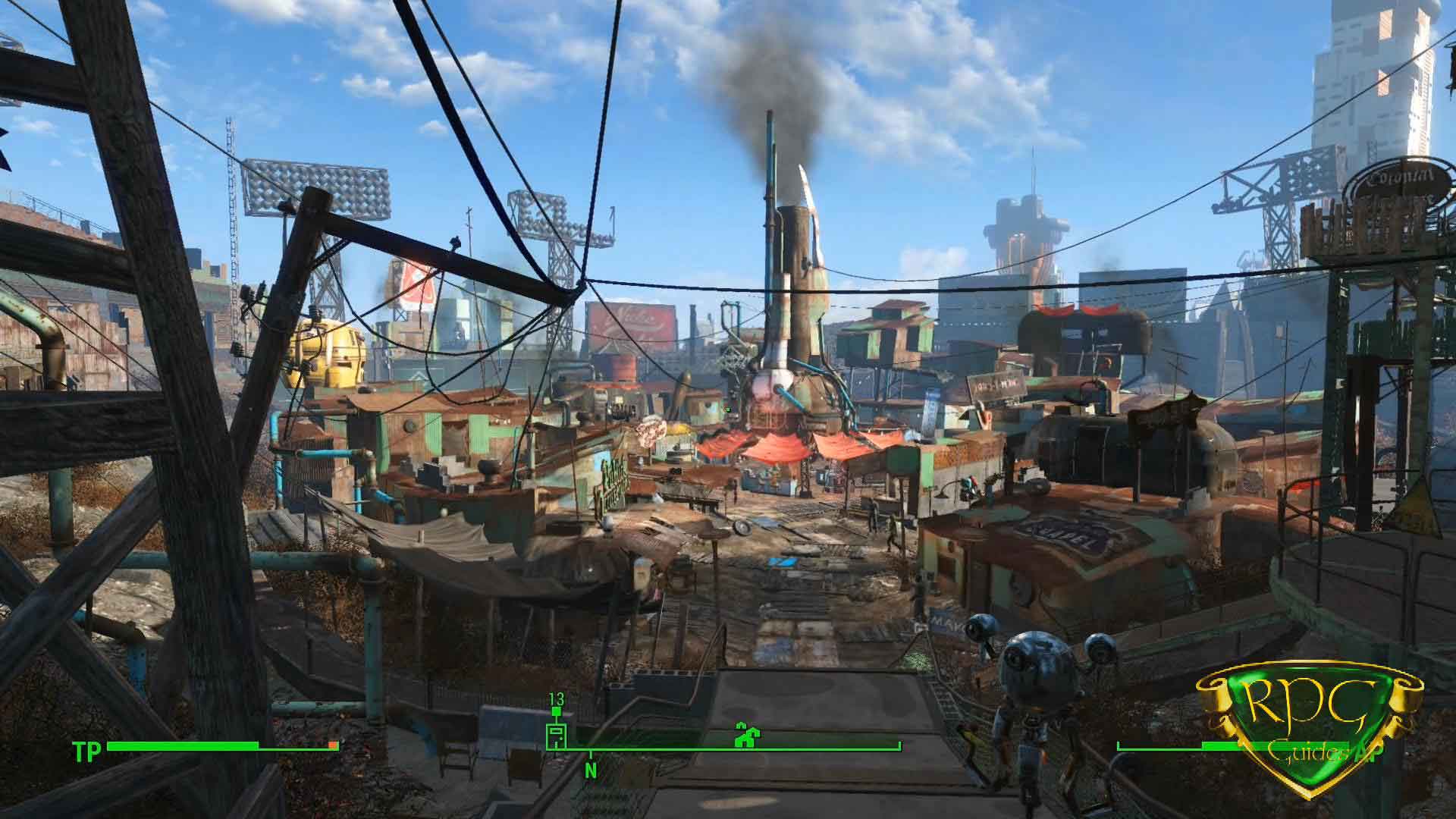Select the house-shaped marker on the compass
The width and height of the screenshot is (1456, 819).
point(747,734)
